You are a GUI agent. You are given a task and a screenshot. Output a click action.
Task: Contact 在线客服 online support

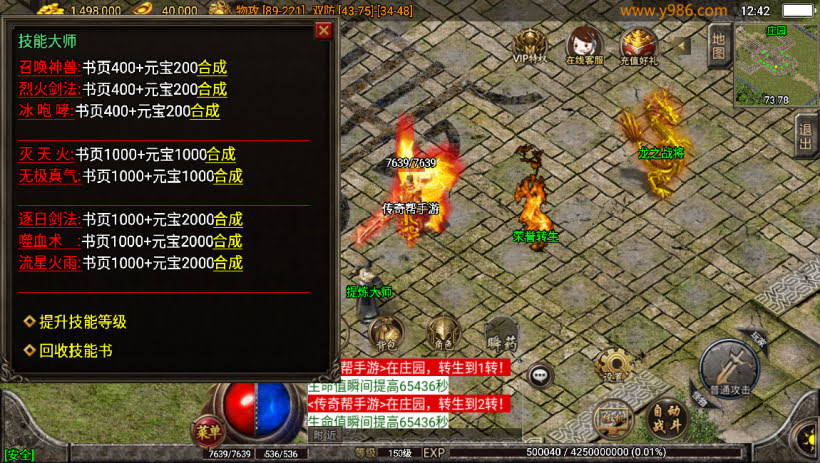point(584,46)
